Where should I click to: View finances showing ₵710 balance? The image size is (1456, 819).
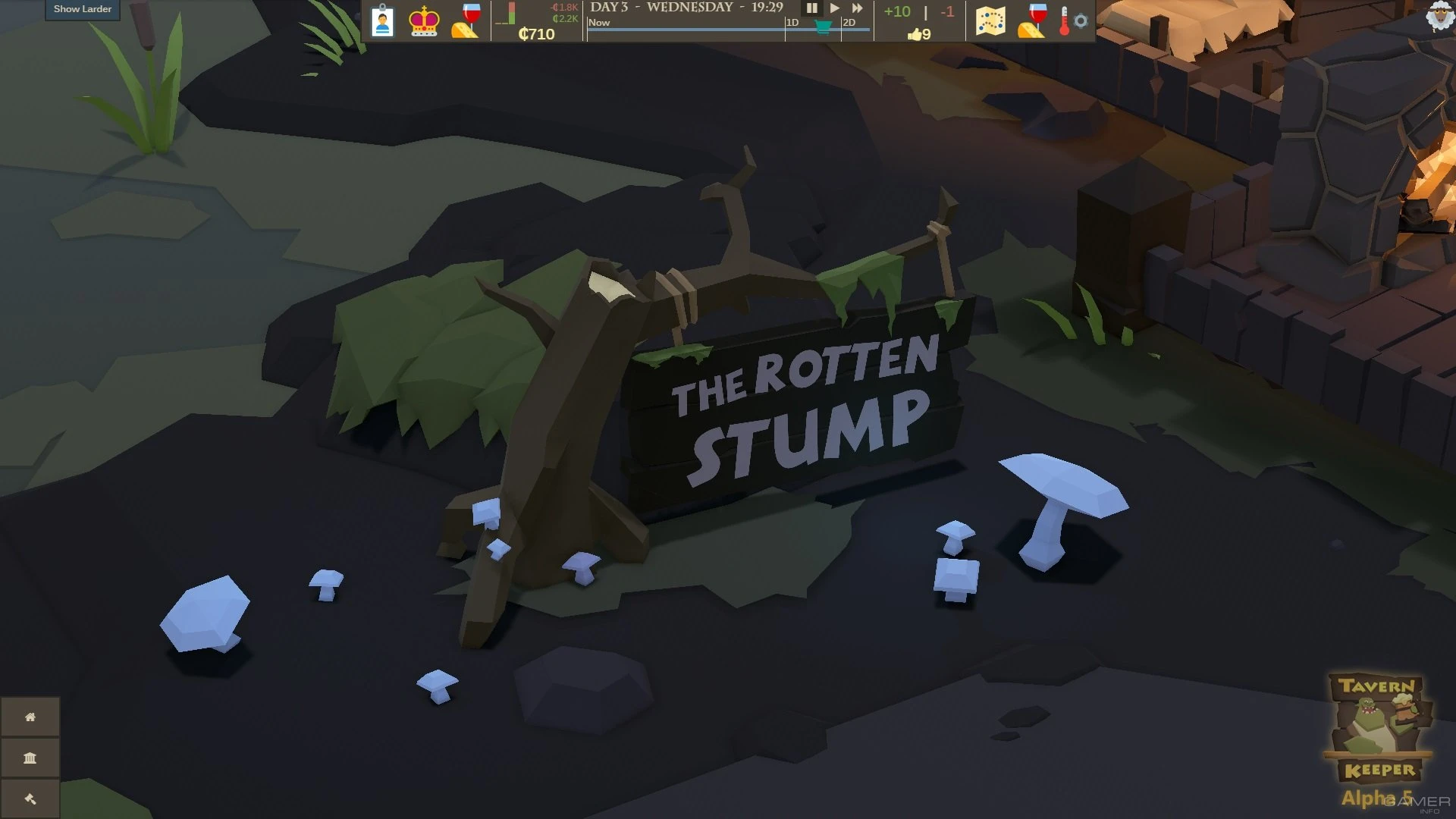[538, 34]
